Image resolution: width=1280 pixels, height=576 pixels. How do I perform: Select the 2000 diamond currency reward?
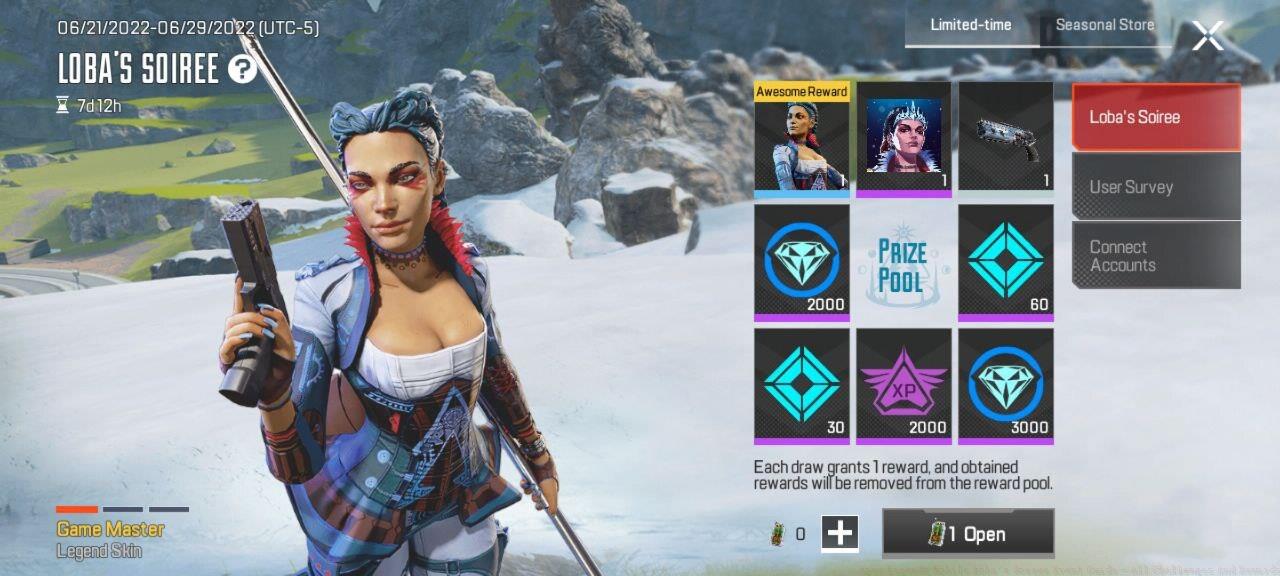tap(801, 262)
